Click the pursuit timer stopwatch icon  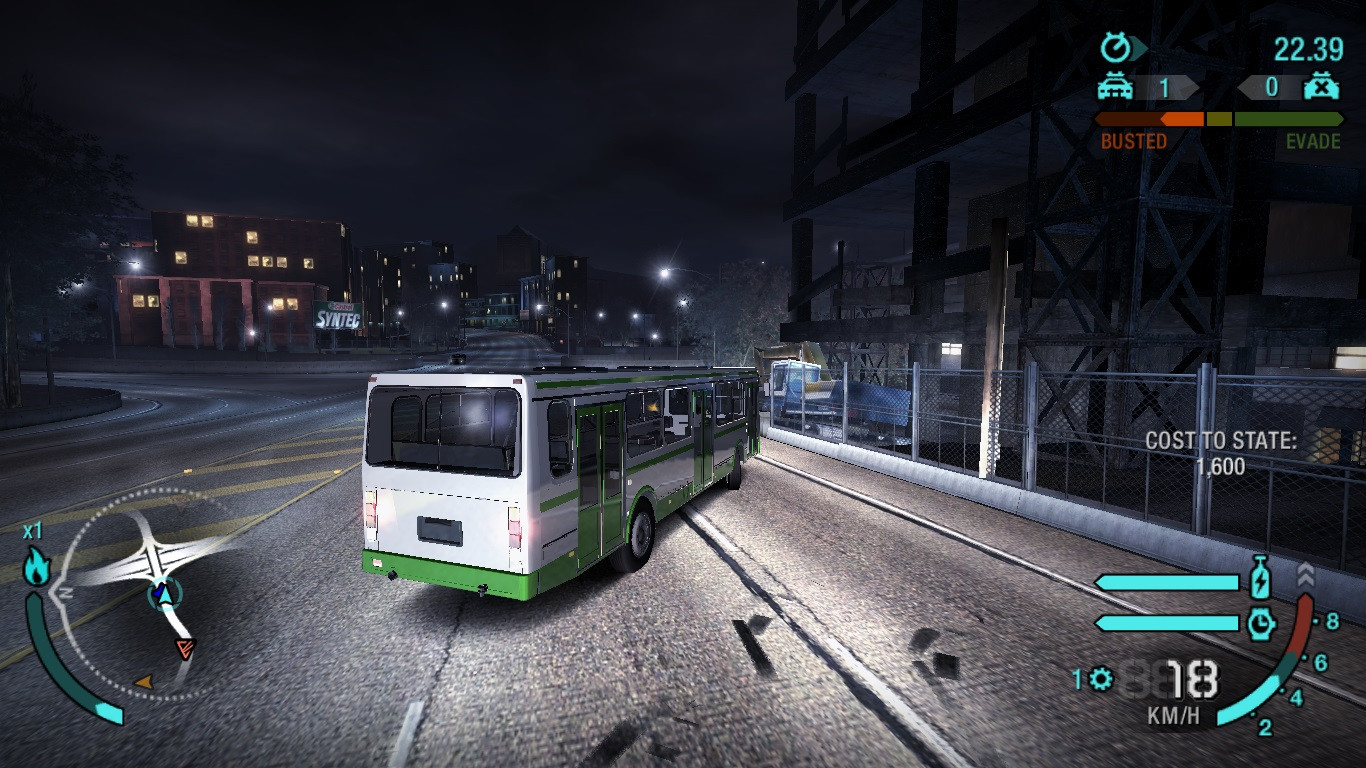click(x=1116, y=47)
